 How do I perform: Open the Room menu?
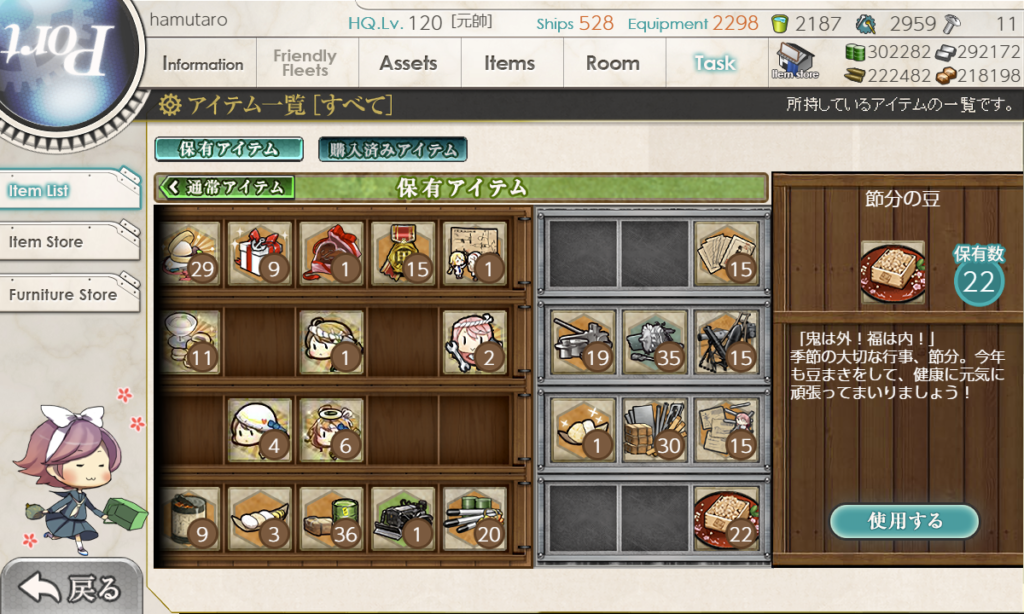[612, 64]
